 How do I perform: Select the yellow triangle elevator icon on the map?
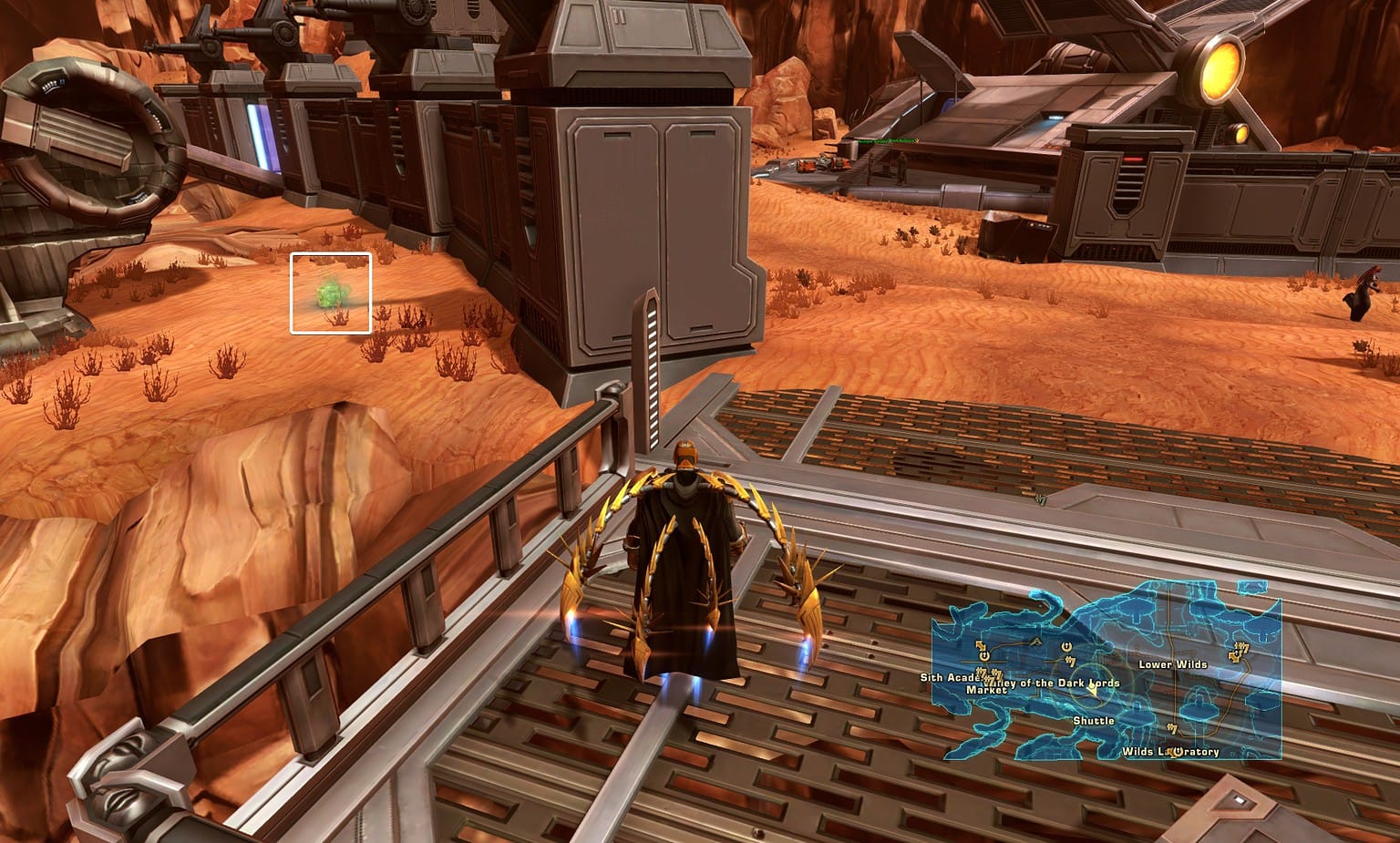tap(1036, 642)
